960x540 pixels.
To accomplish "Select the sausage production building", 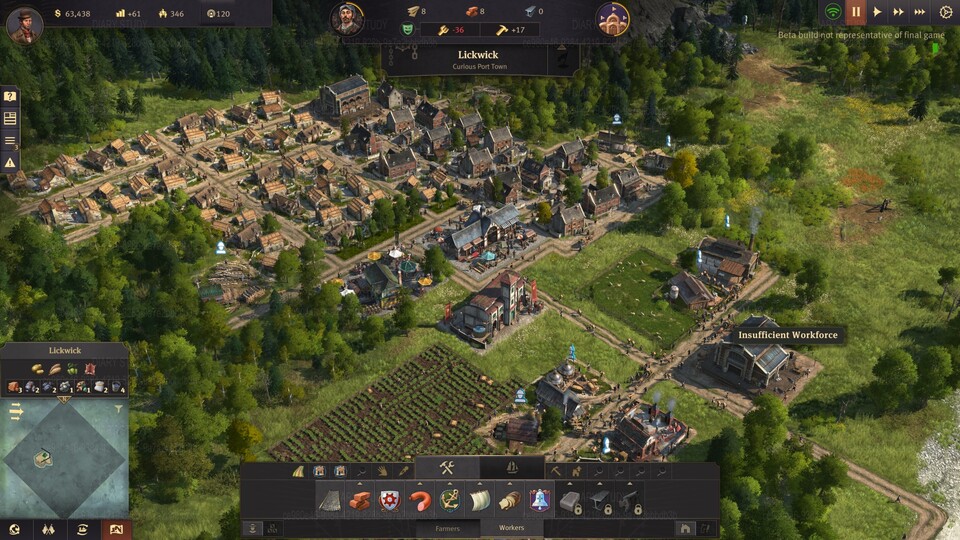I will click(x=420, y=500).
